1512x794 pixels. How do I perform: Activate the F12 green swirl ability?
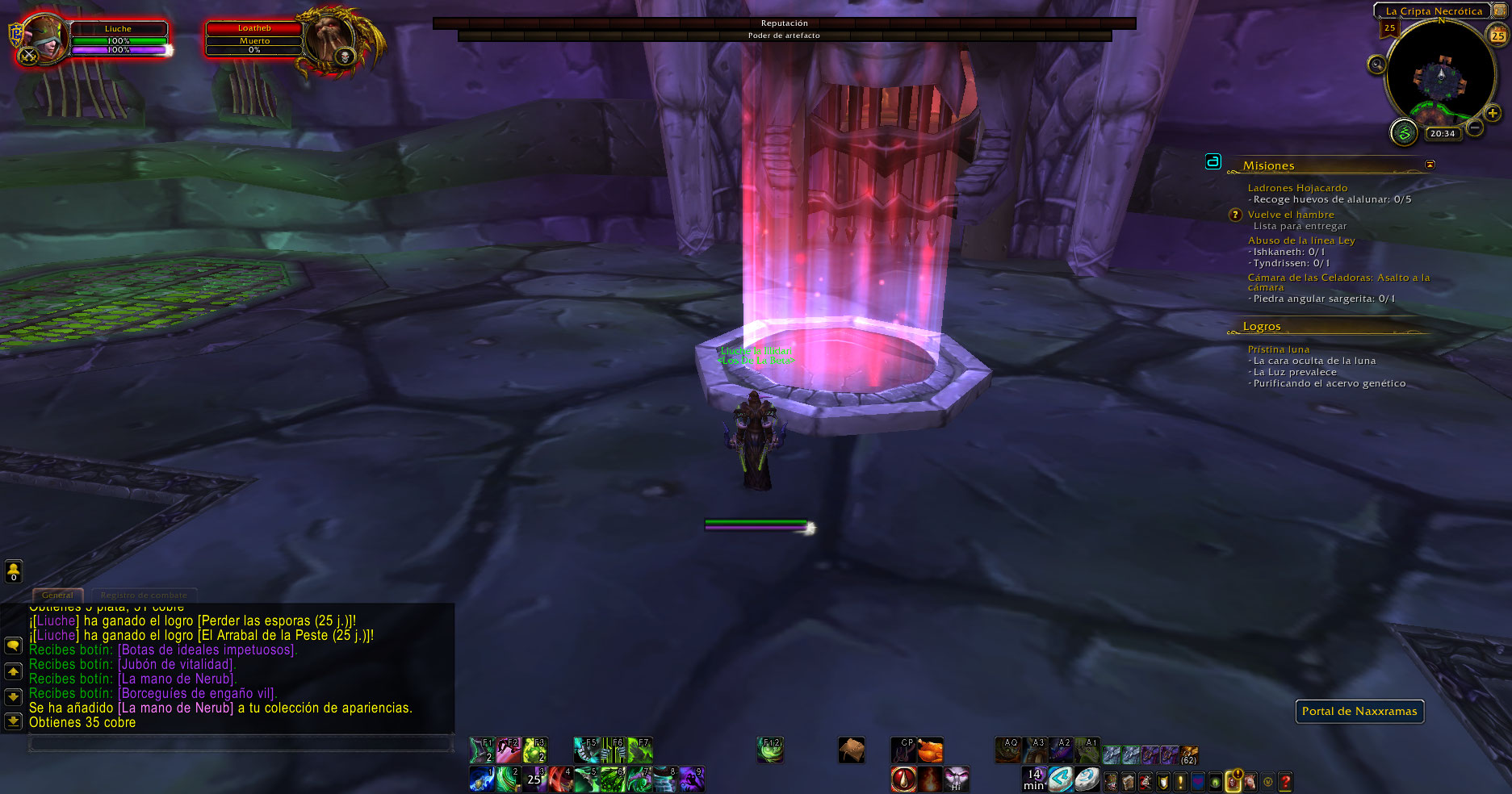click(770, 750)
